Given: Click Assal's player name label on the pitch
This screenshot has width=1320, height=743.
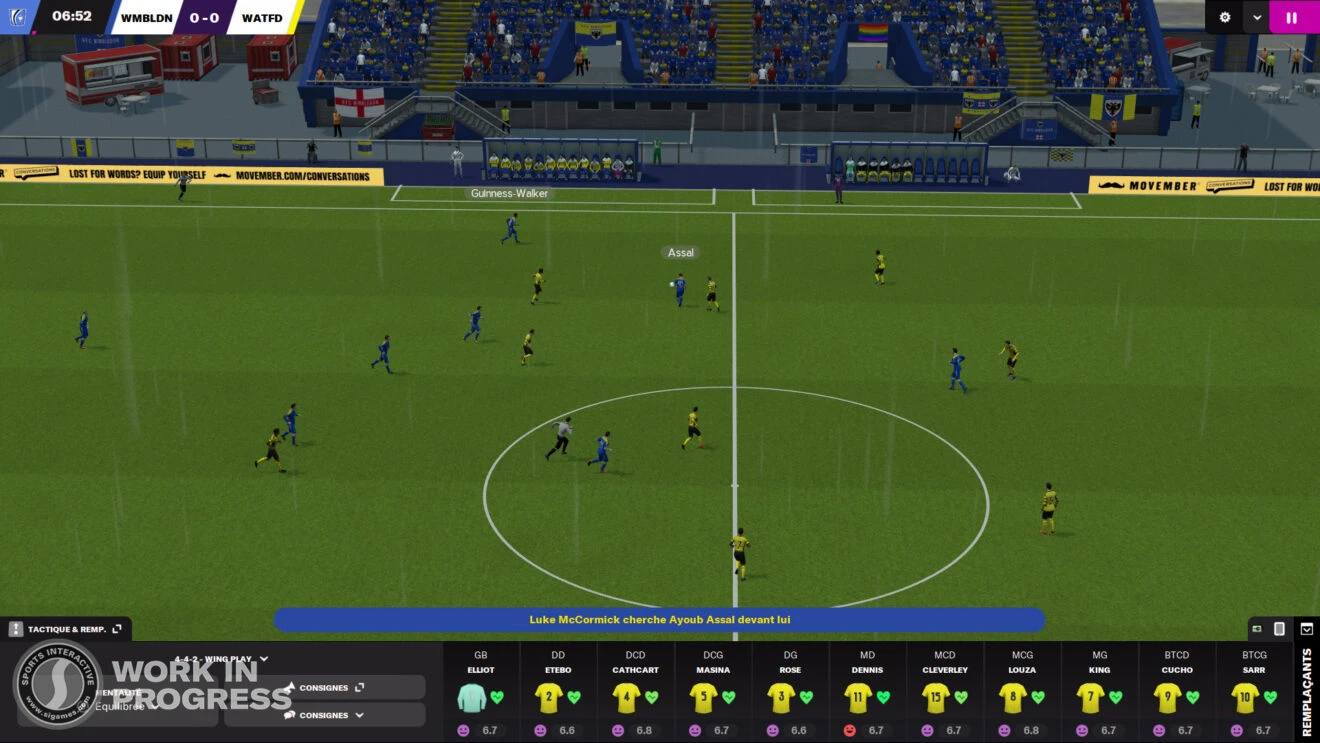Looking at the screenshot, I should [x=680, y=252].
